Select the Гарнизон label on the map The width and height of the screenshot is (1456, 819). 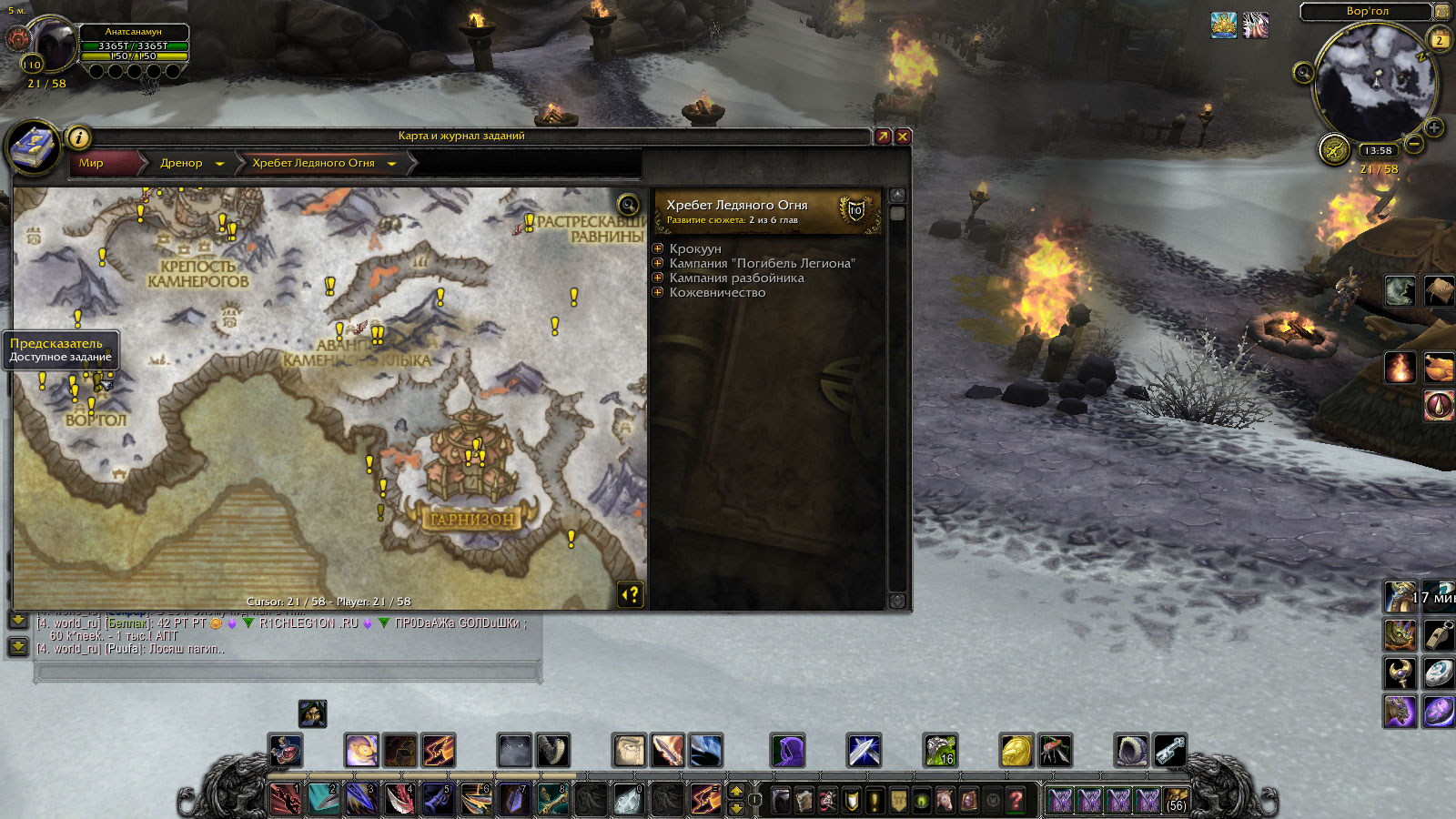472,519
